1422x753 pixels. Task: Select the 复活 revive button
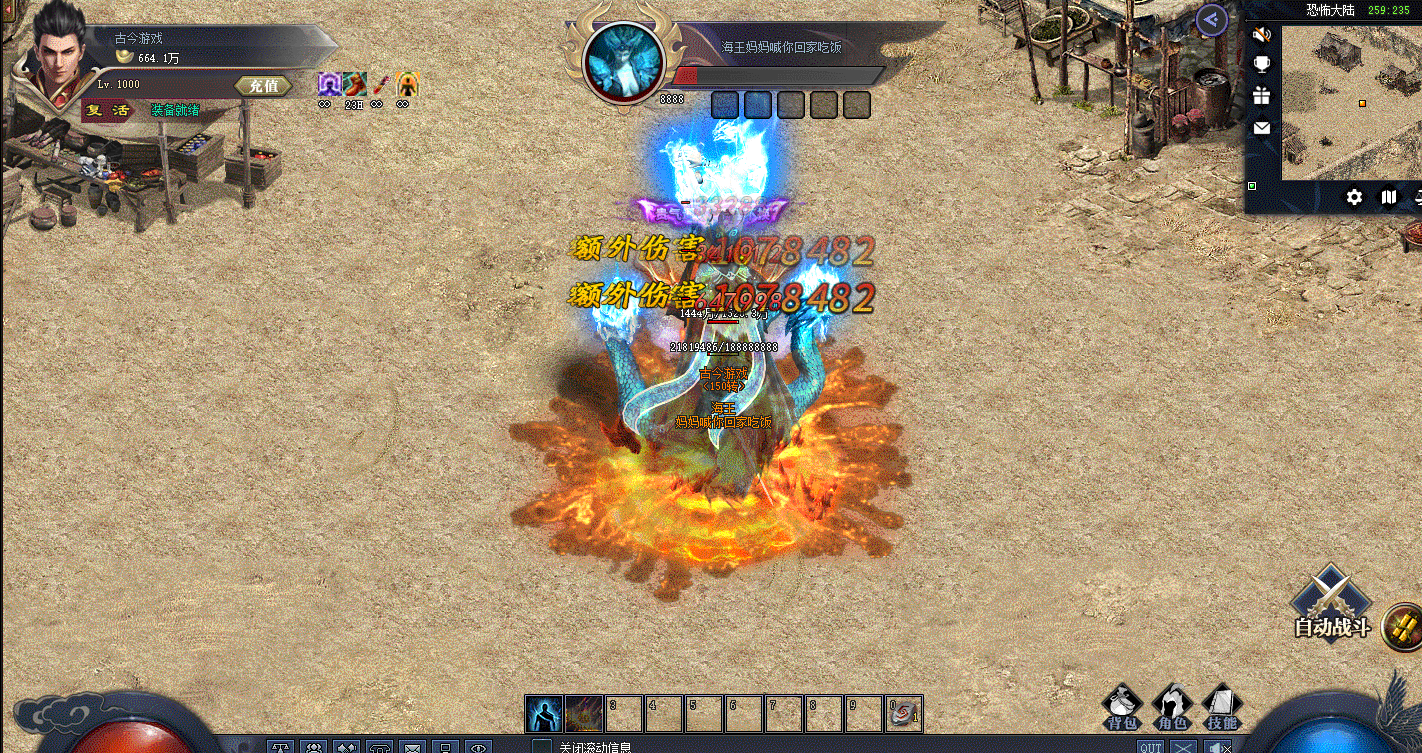click(x=107, y=110)
